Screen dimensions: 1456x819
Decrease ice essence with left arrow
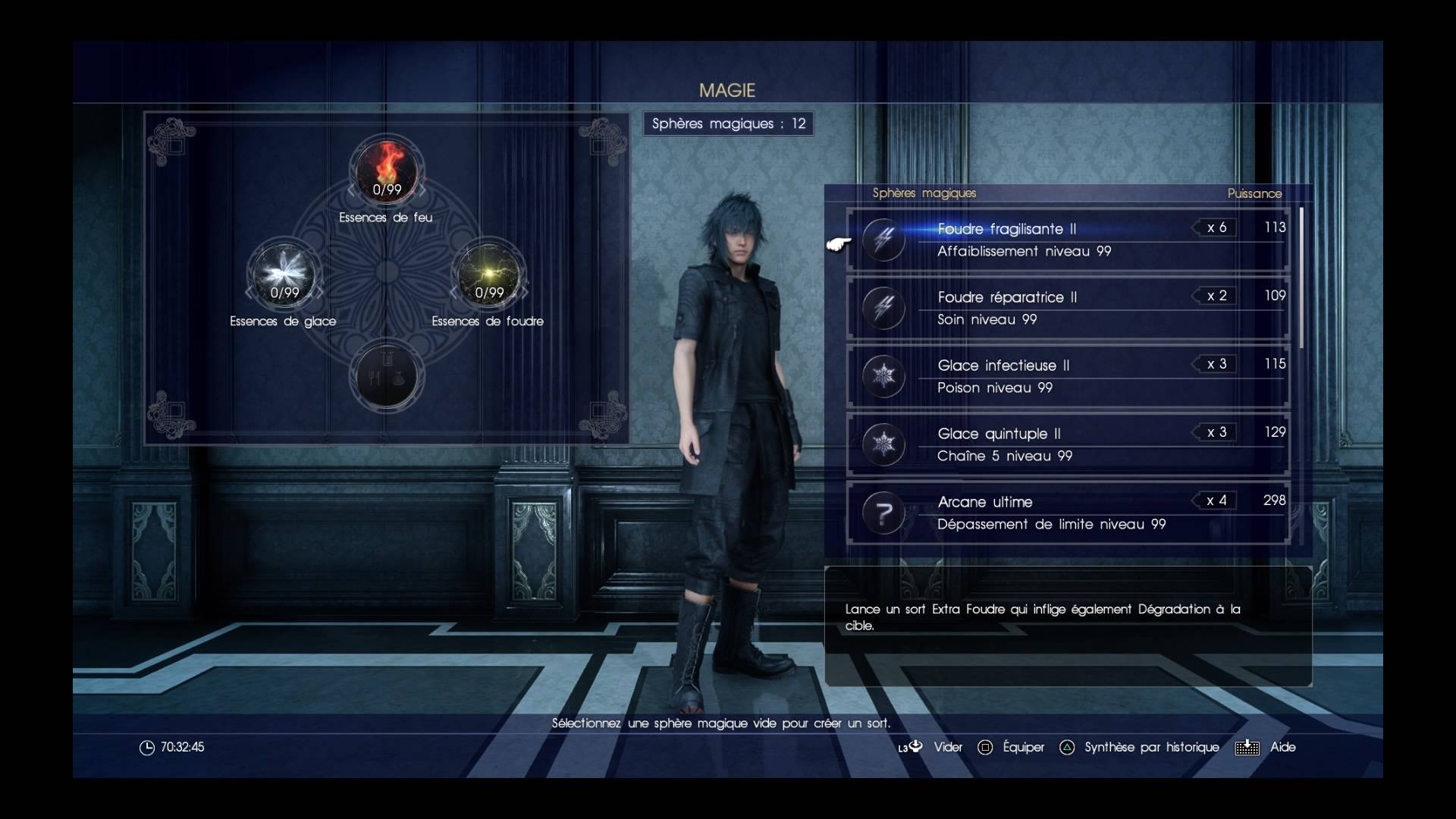[x=248, y=293]
